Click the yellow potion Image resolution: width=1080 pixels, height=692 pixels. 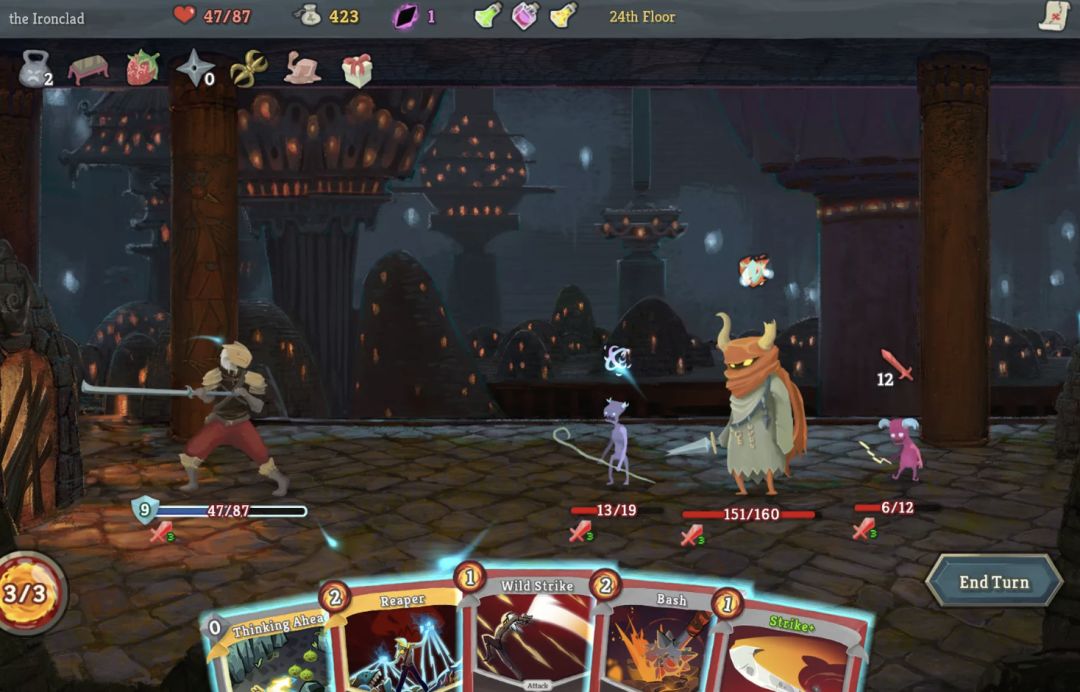pos(563,16)
